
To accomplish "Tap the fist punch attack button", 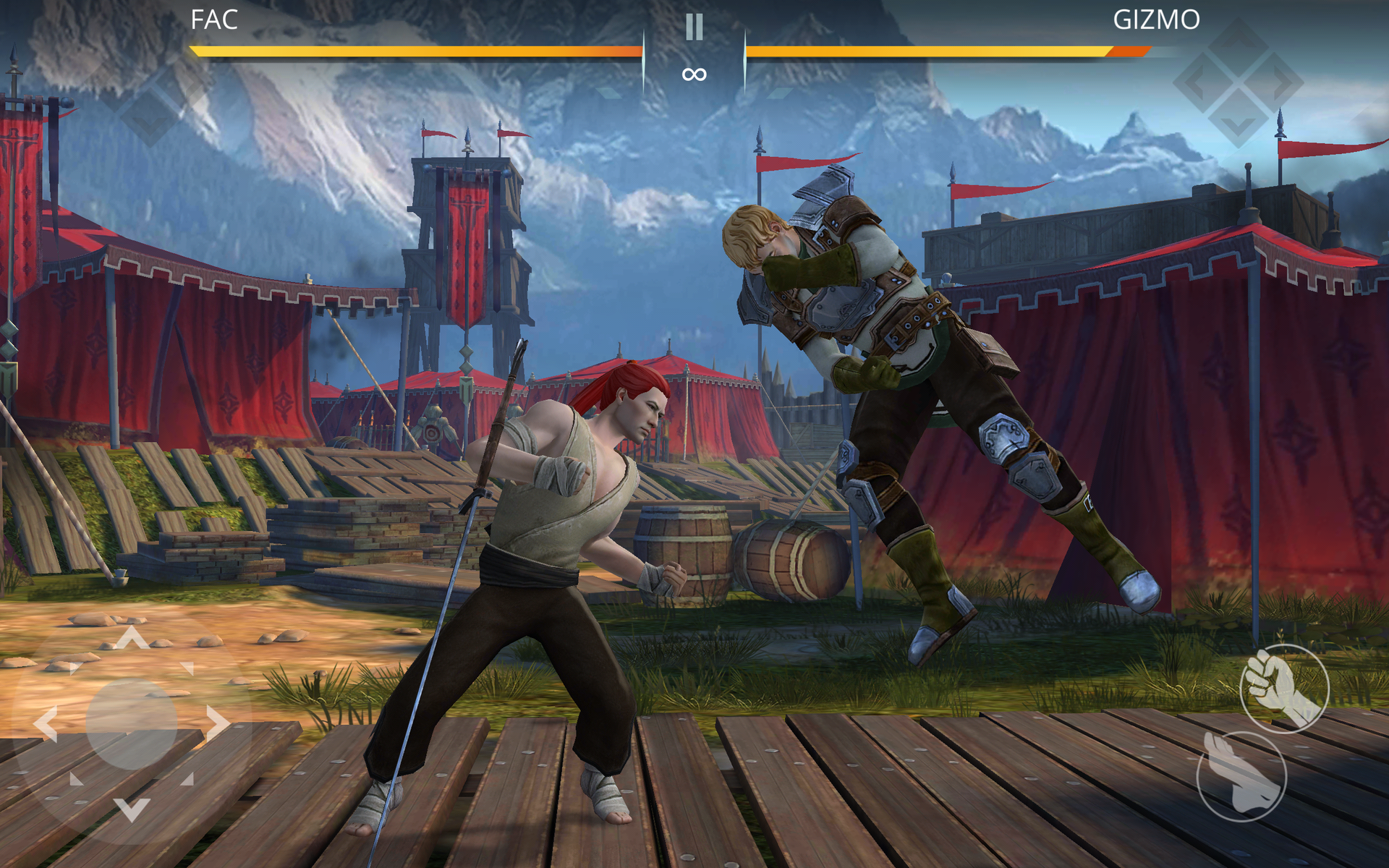I will click(x=1284, y=688).
